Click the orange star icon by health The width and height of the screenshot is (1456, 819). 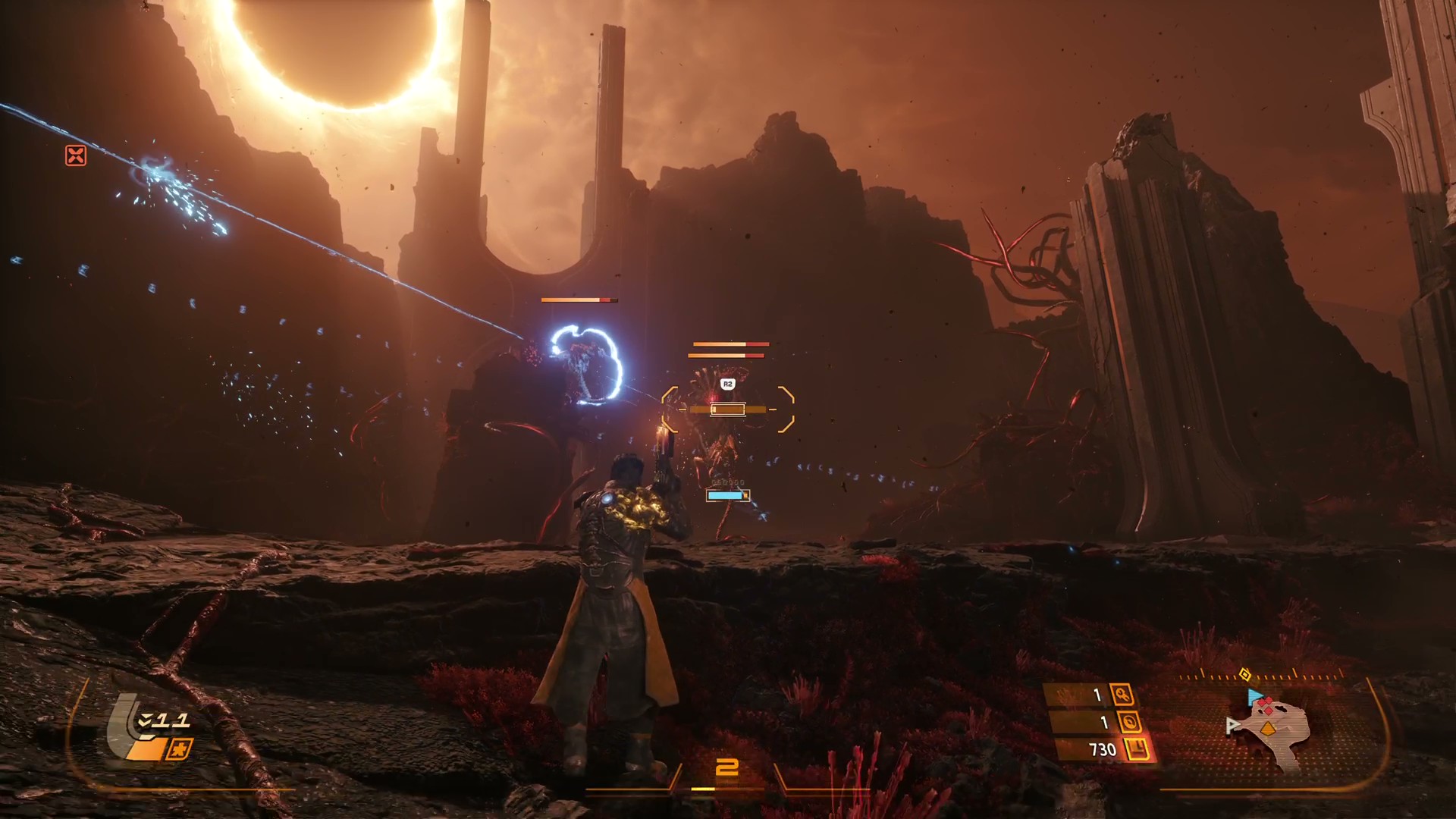click(x=180, y=749)
